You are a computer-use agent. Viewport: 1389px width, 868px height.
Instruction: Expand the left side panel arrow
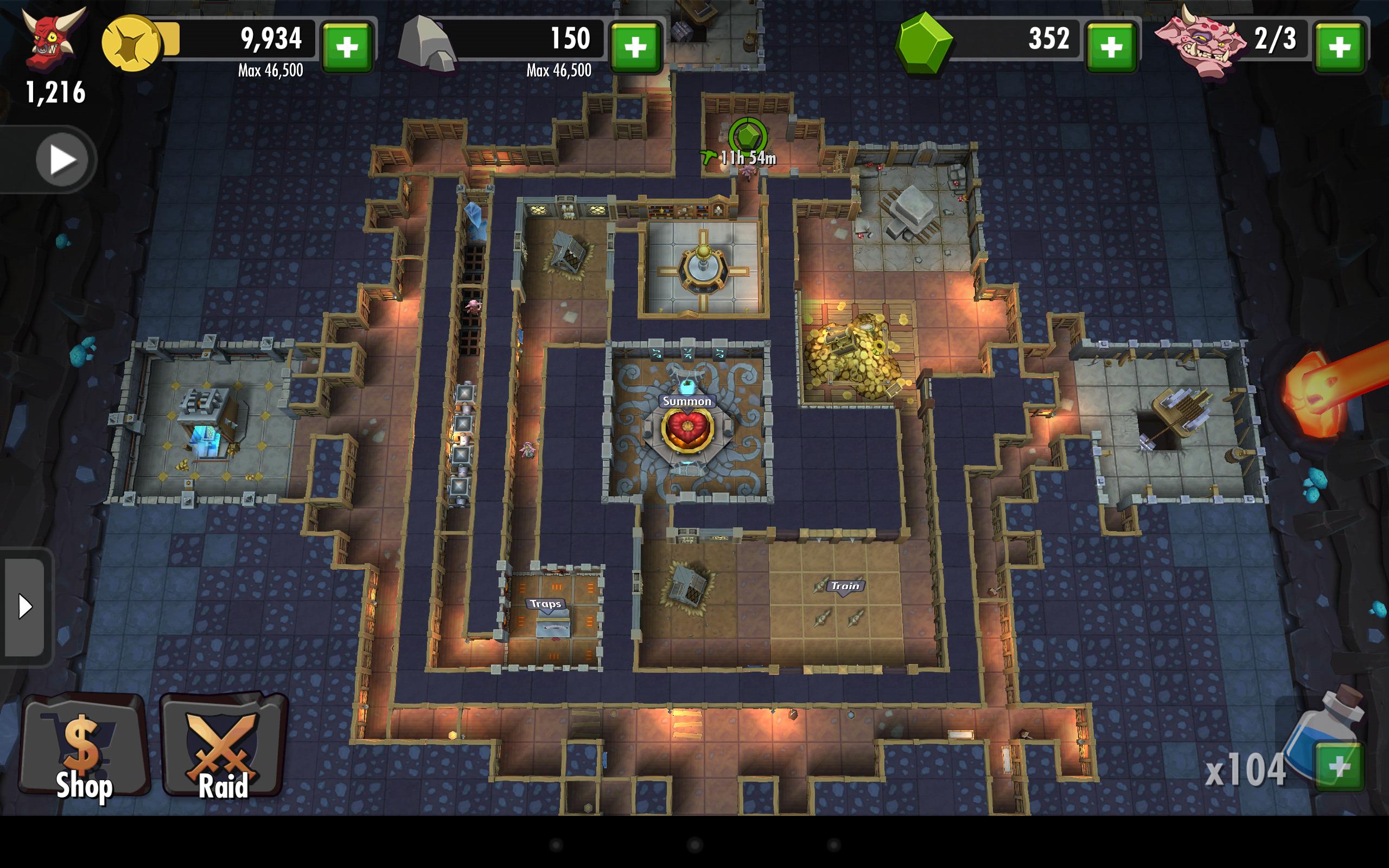pyautogui.click(x=24, y=606)
